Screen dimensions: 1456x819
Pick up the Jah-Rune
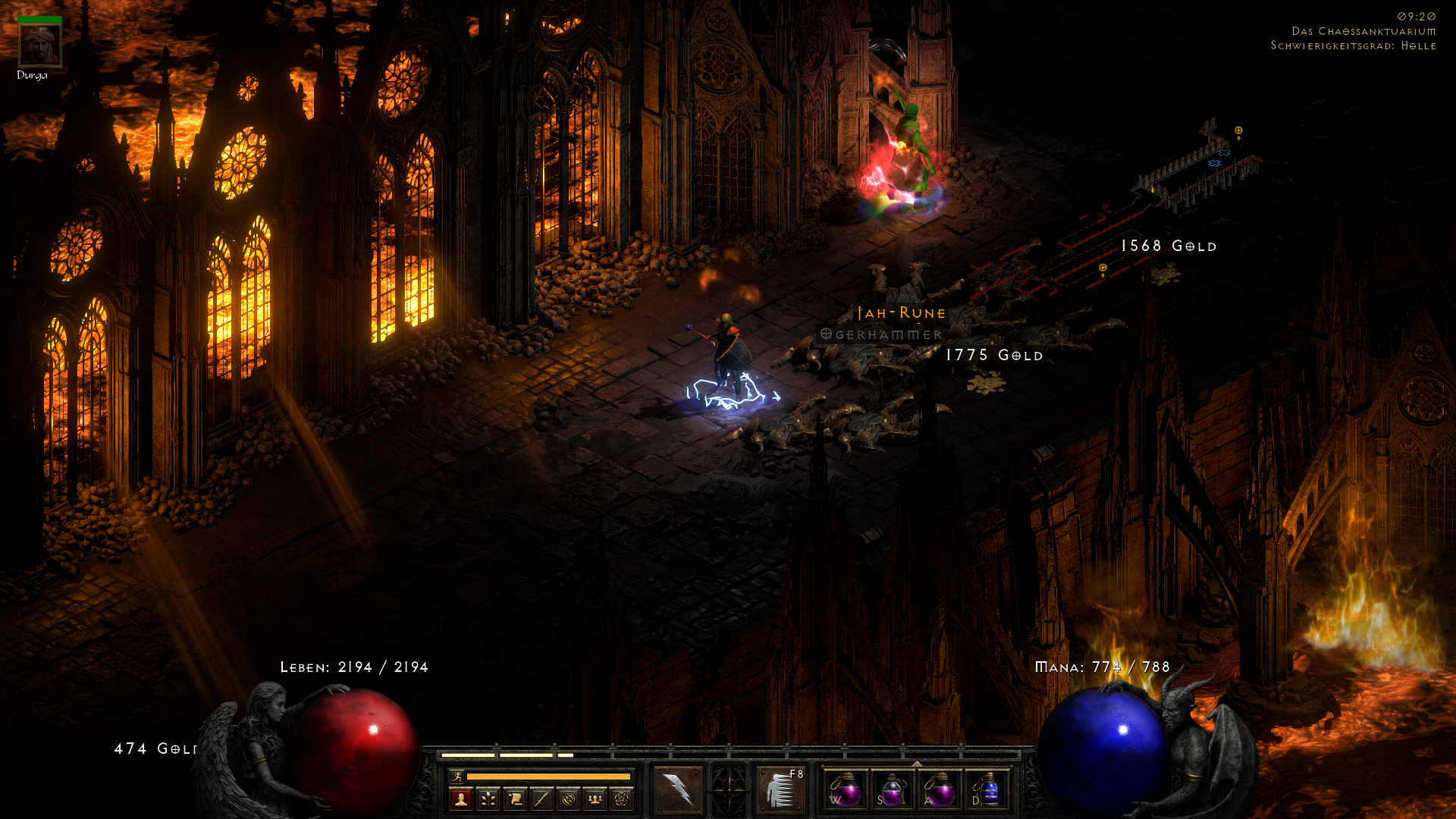coord(899,312)
